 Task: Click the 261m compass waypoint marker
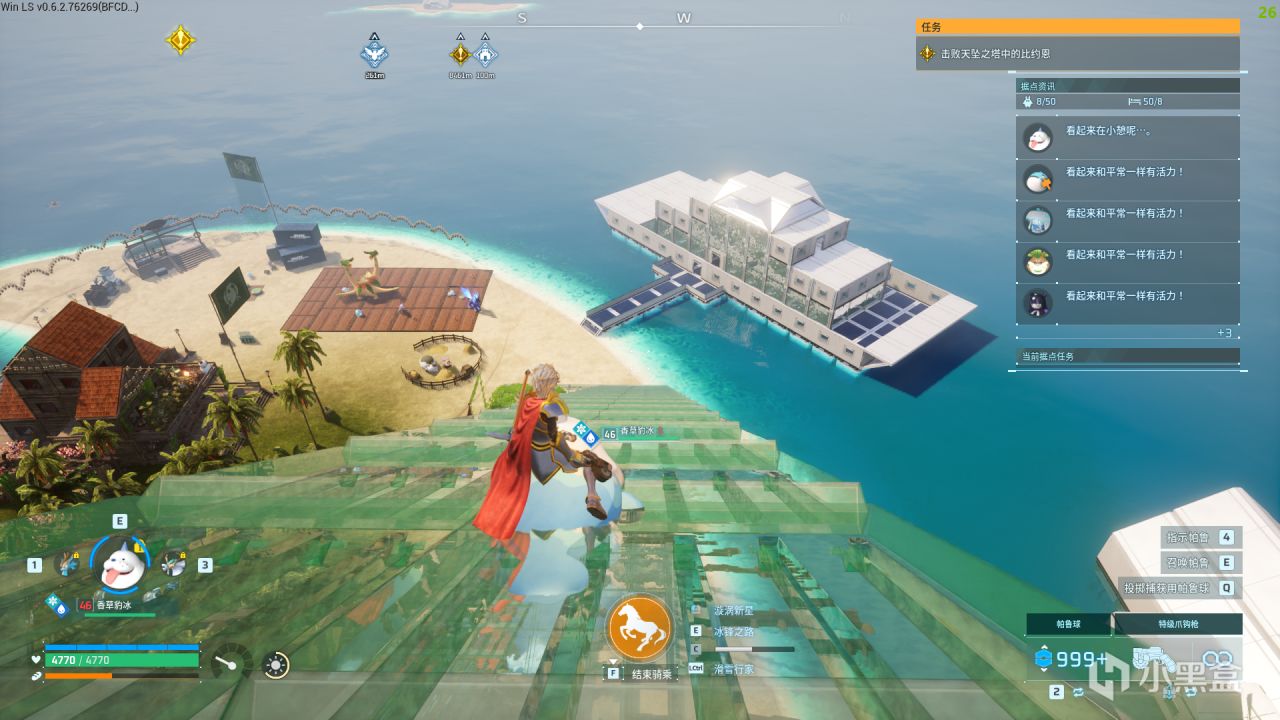pos(374,53)
